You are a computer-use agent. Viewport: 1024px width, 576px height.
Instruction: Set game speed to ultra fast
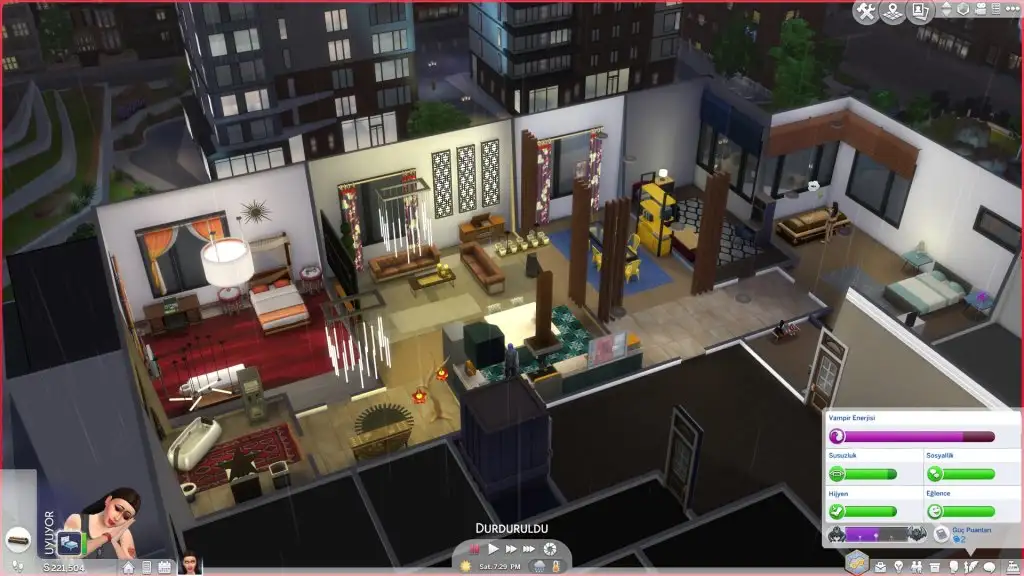tap(530, 549)
